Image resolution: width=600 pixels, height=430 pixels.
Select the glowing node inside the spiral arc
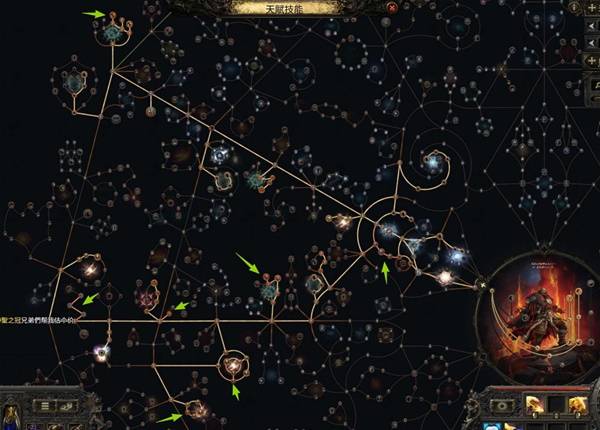point(432,160)
